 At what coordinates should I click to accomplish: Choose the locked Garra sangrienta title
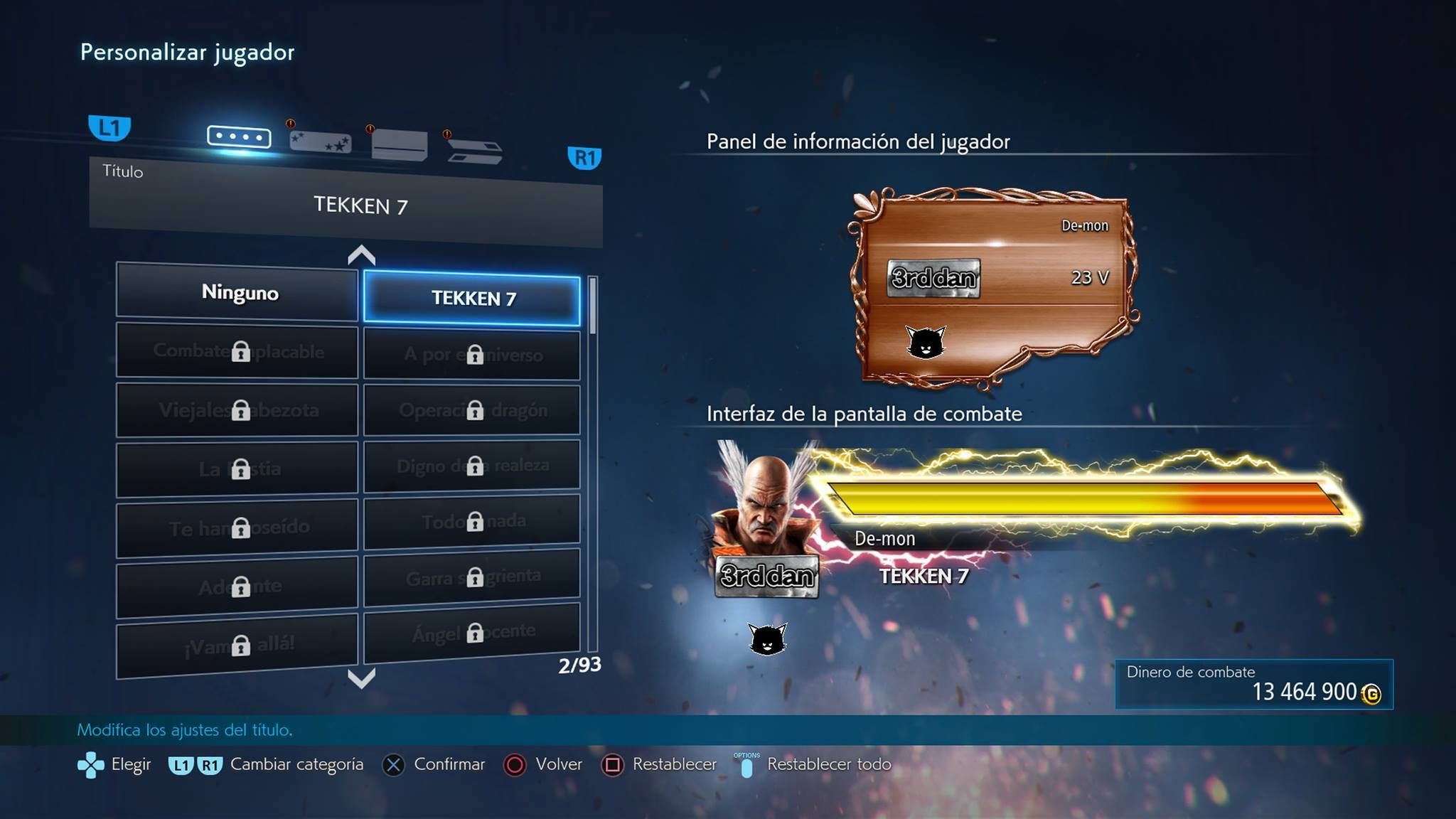click(x=472, y=577)
